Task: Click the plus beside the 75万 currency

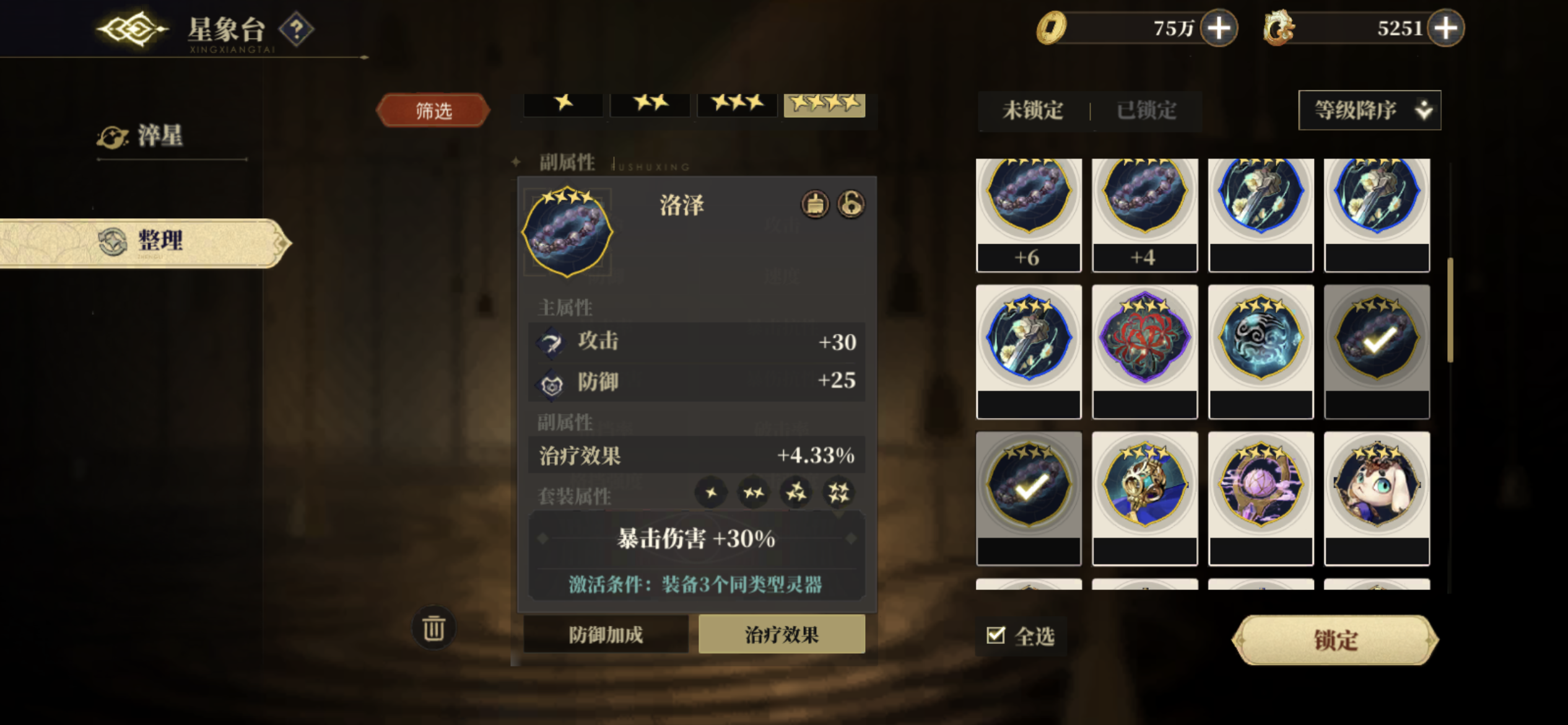Action: pos(1217,28)
